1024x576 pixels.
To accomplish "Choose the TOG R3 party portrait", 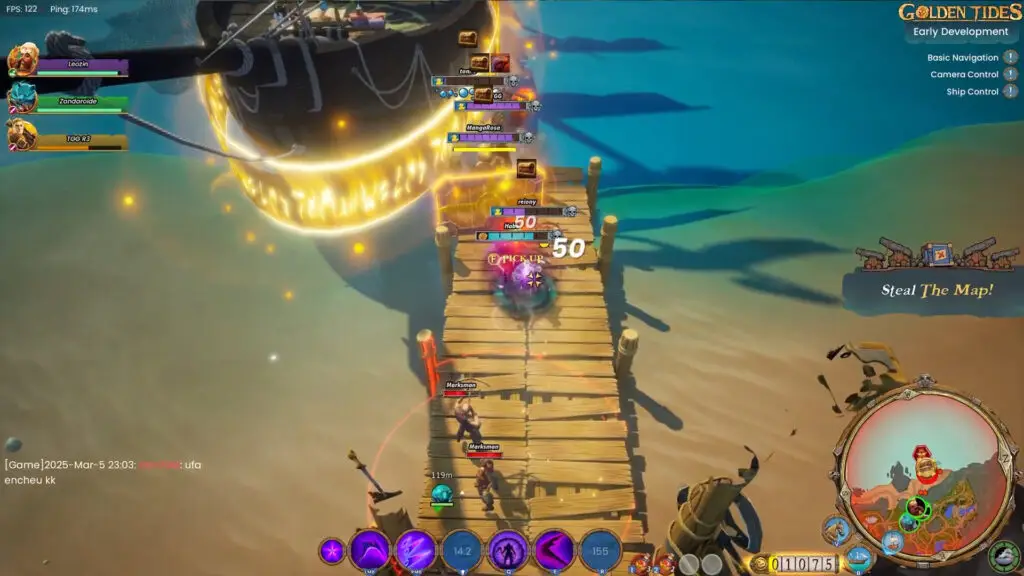I will [22, 134].
